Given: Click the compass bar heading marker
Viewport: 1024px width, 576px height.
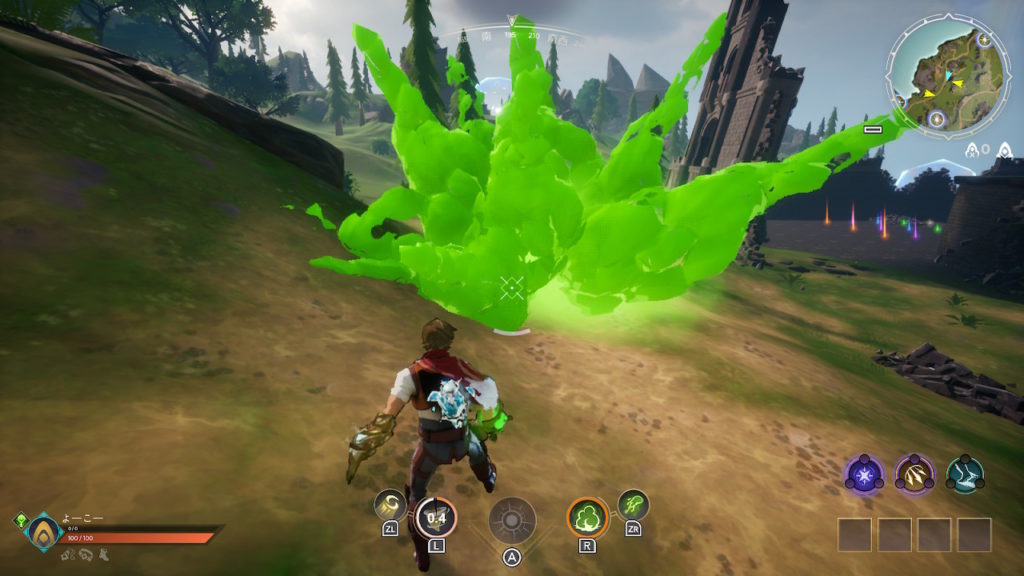Looking at the screenshot, I should tap(513, 19).
